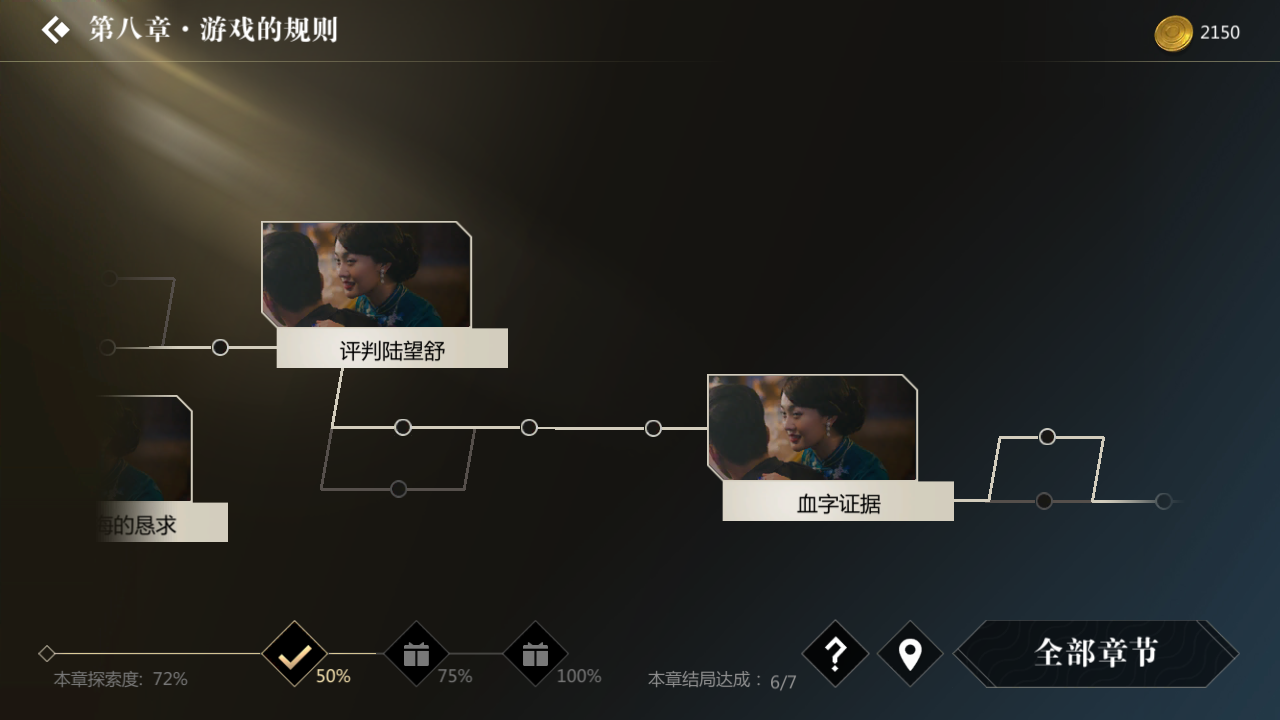Open the question mark help diamond

pyautogui.click(x=838, y=655)
